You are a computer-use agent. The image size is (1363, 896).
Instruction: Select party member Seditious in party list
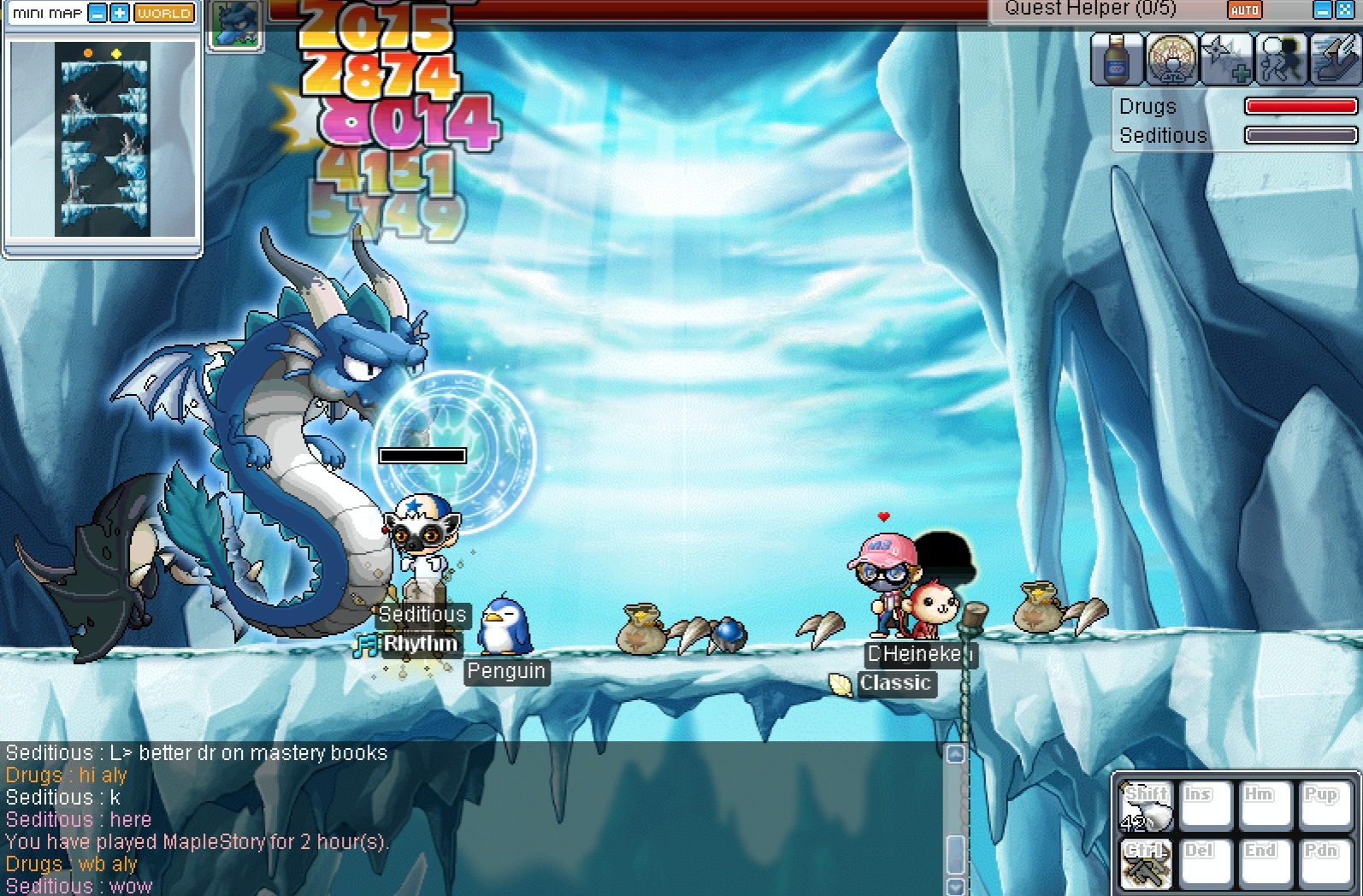1163,136
